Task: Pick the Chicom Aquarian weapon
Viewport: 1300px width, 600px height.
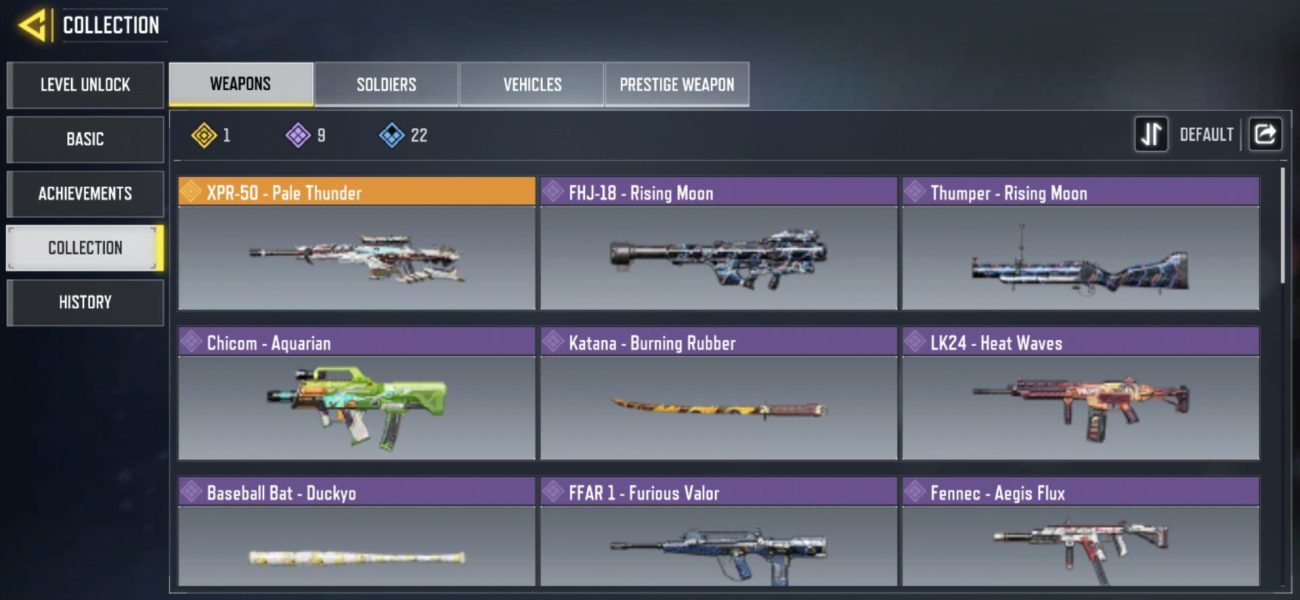Action: click(357, 395)
